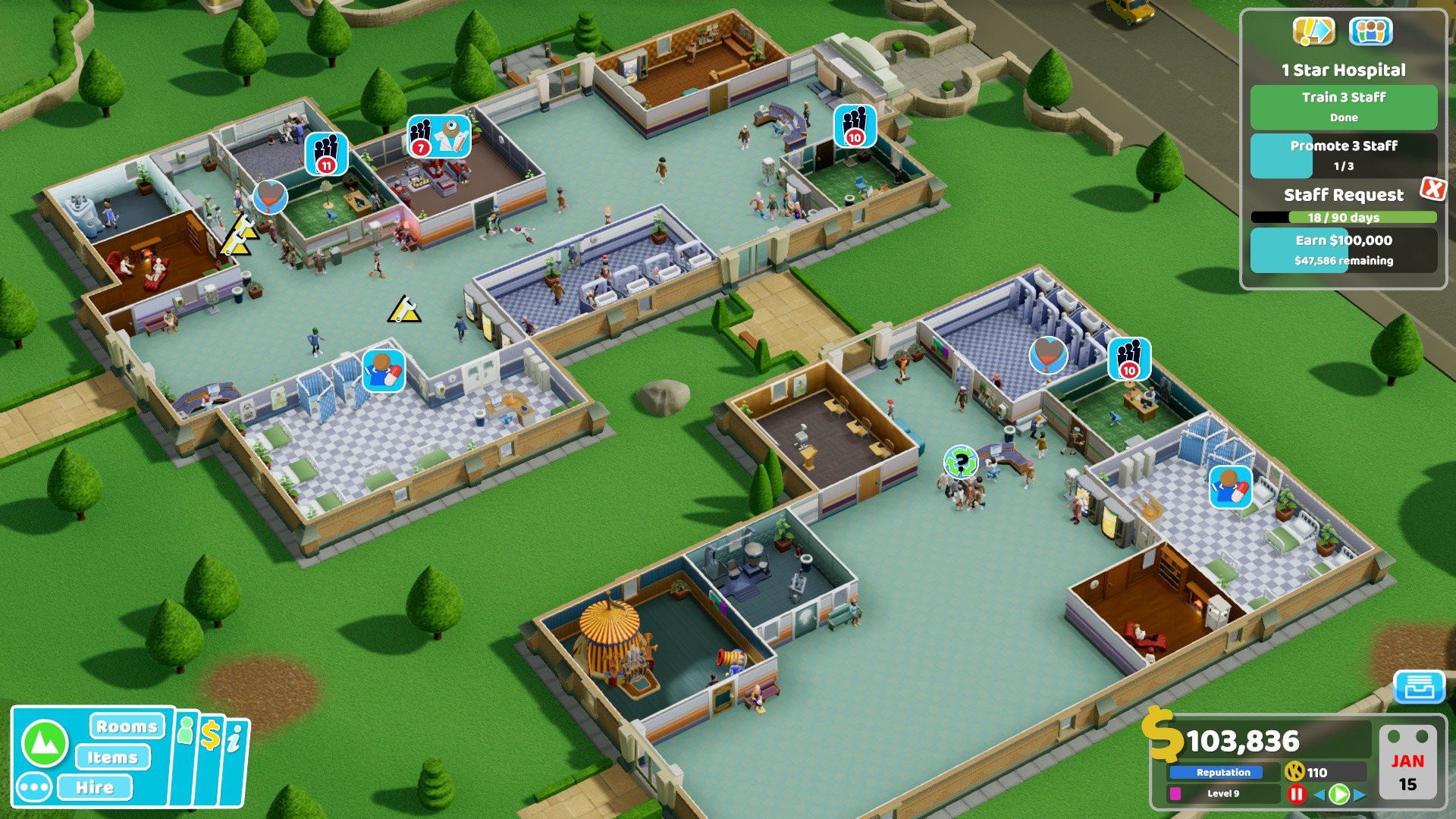
Task: Open the objectives exclamation arrow icon
Action: 1313,31
